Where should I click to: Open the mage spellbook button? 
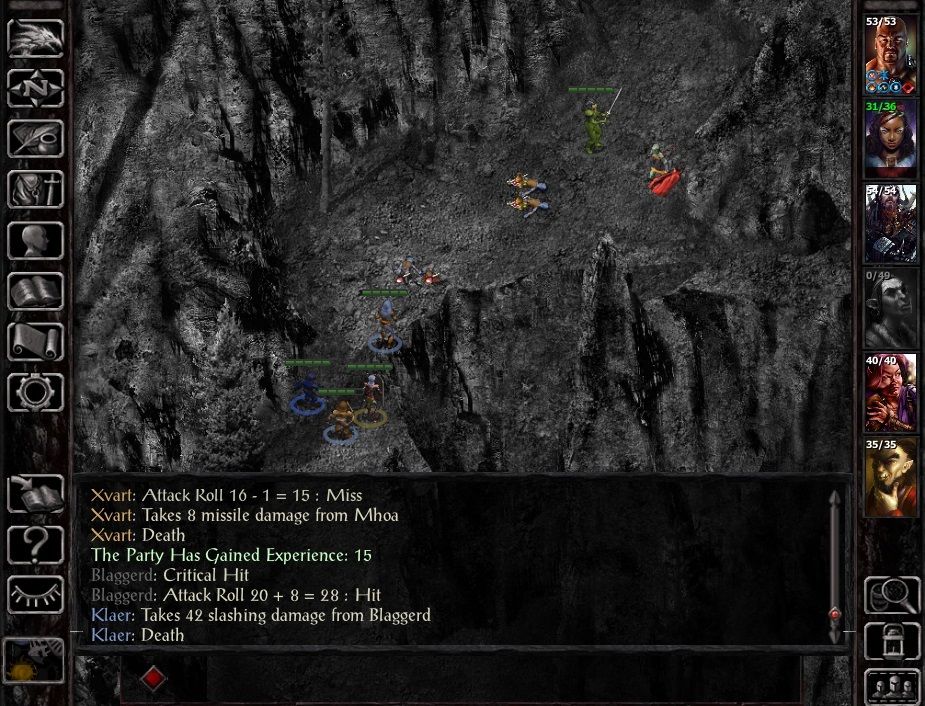click(x=36, y=291)
